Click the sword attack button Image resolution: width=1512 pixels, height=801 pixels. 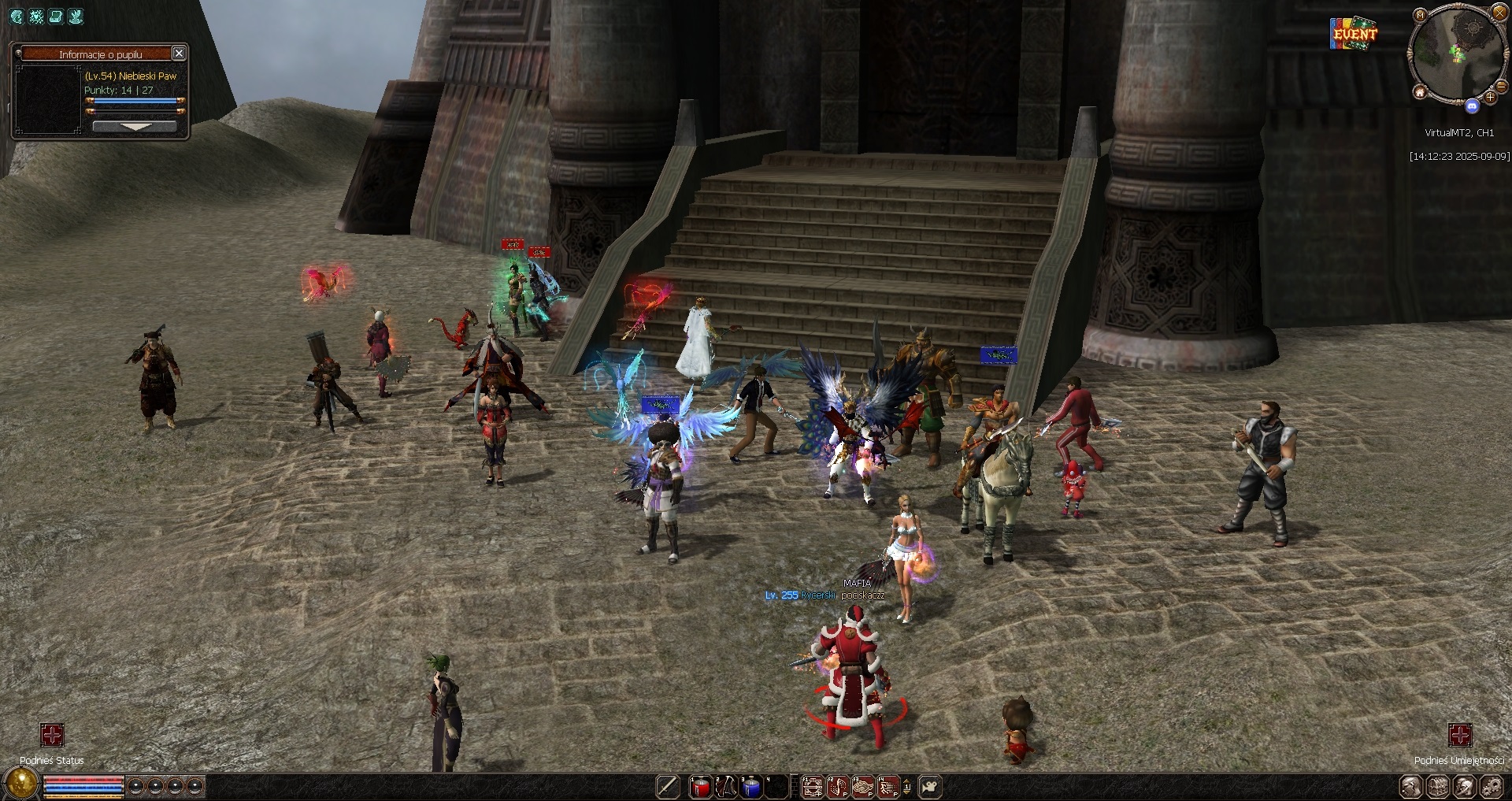point(668,787)
